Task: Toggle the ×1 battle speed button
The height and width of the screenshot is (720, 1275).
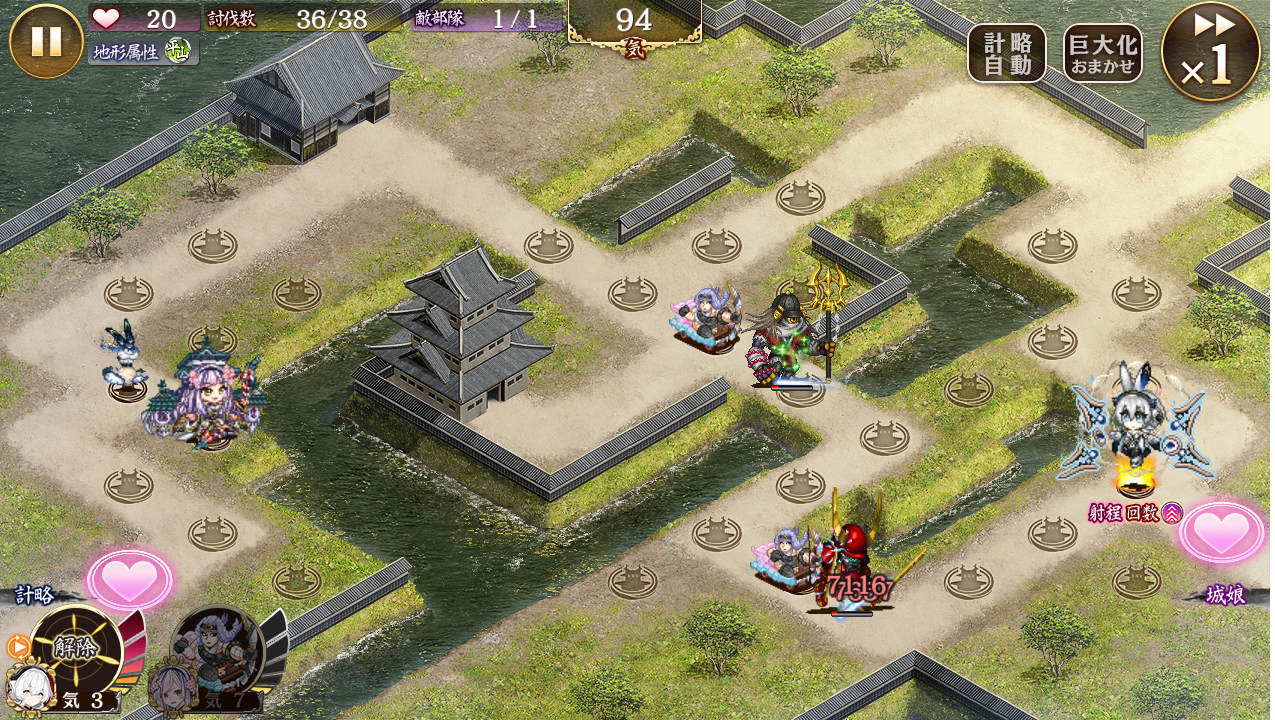Action: [x=1210, y=53]
